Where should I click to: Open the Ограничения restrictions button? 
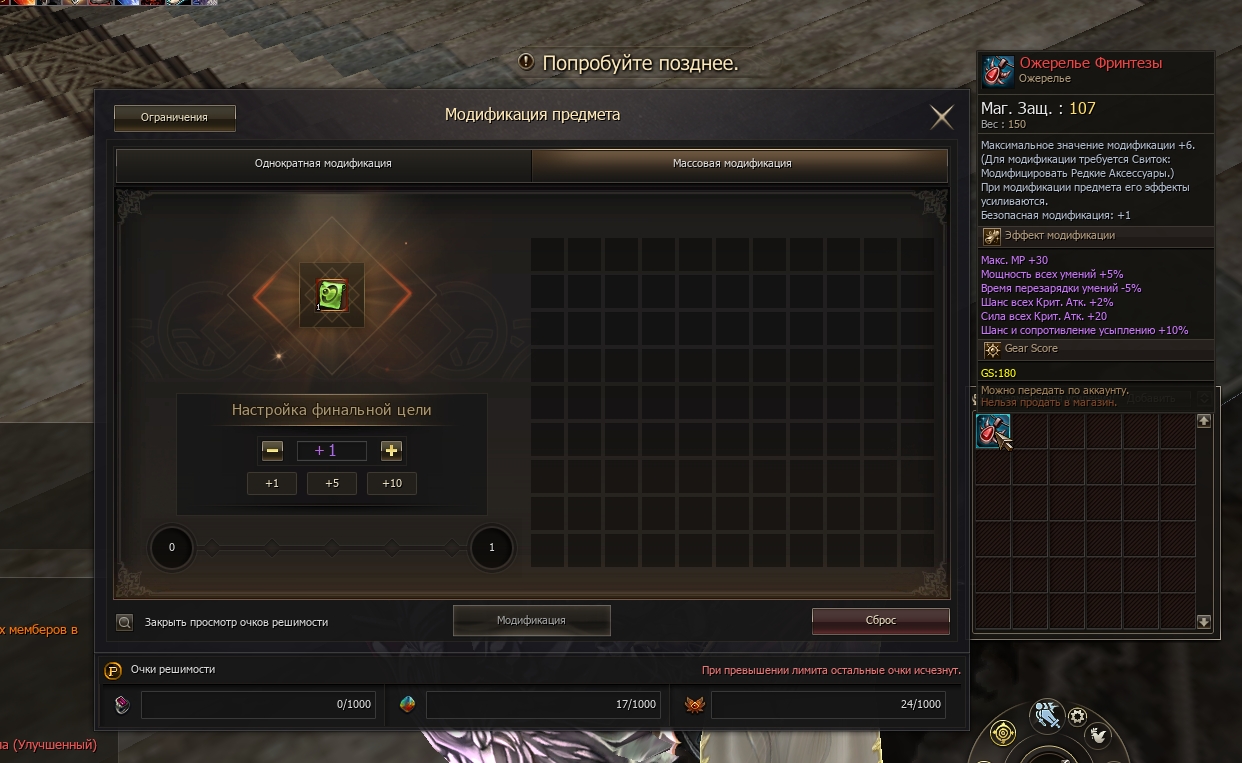pyautogui.click(x=174, y=118)
